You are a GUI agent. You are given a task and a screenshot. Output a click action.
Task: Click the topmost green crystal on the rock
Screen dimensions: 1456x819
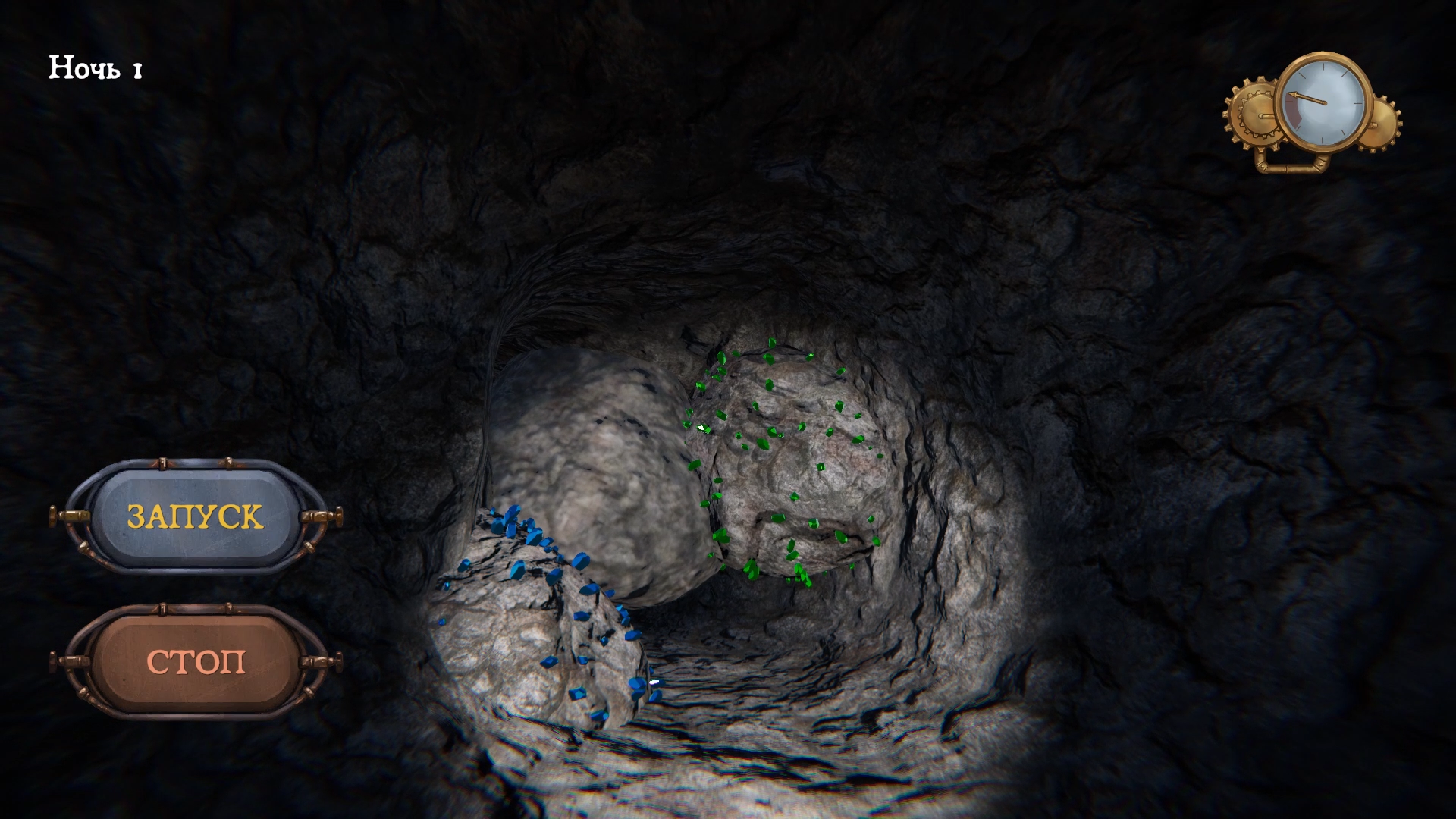tap(770, 343)
